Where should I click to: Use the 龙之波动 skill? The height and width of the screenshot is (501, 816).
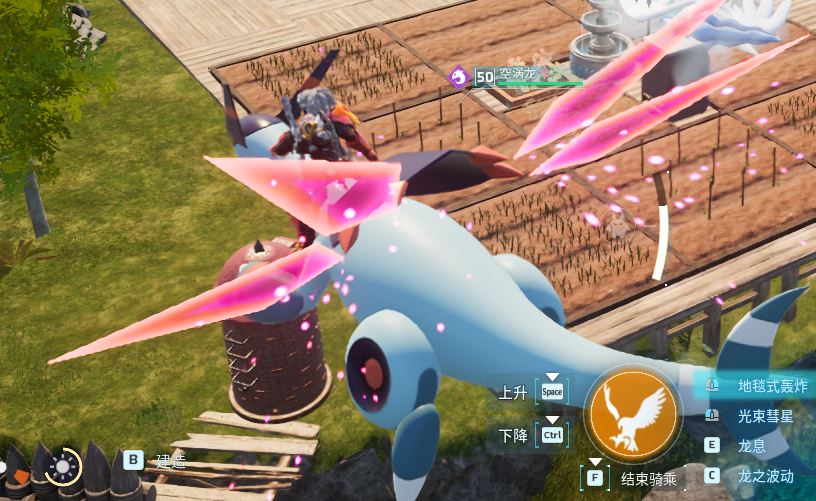coord(765,475)
